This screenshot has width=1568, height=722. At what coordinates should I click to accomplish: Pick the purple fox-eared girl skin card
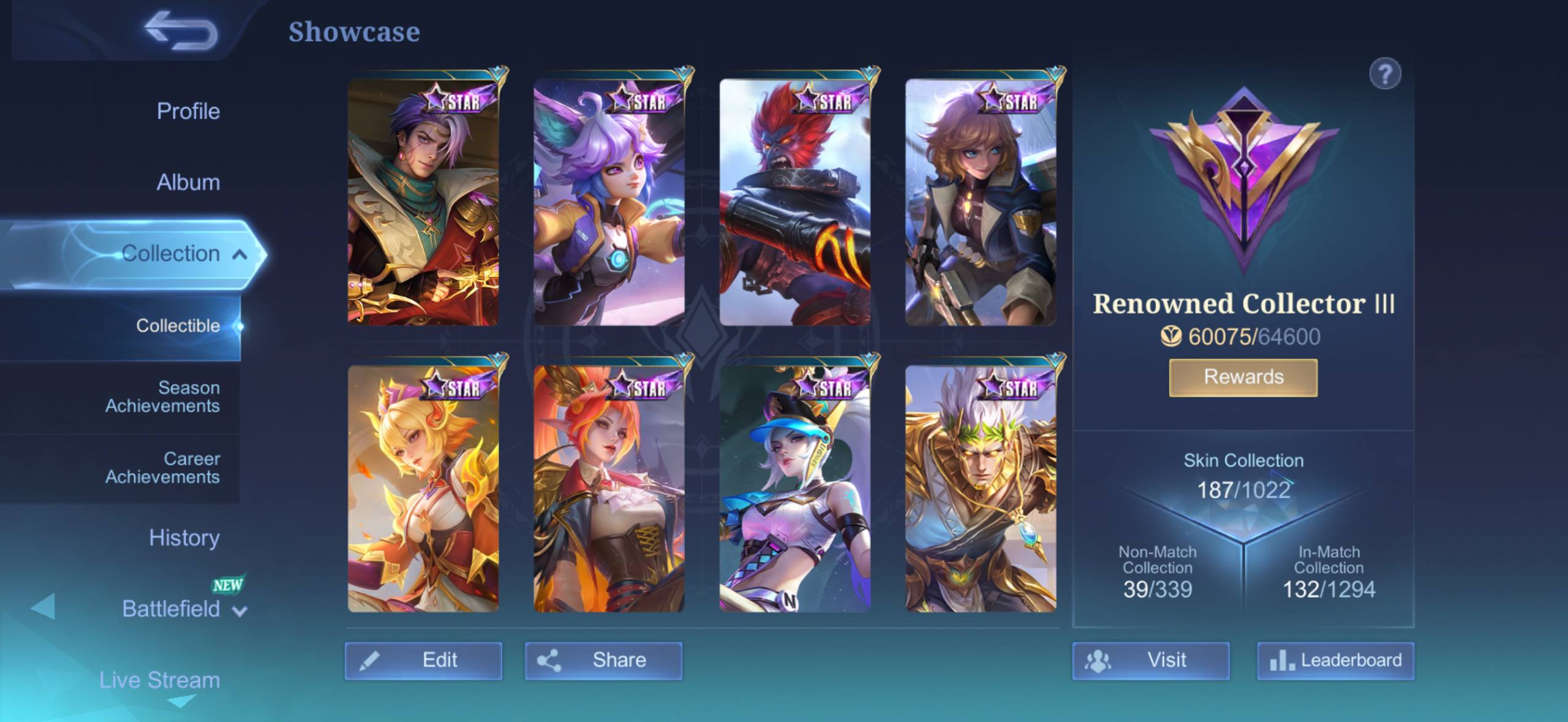pyautogui.click(x=609, y=202)
